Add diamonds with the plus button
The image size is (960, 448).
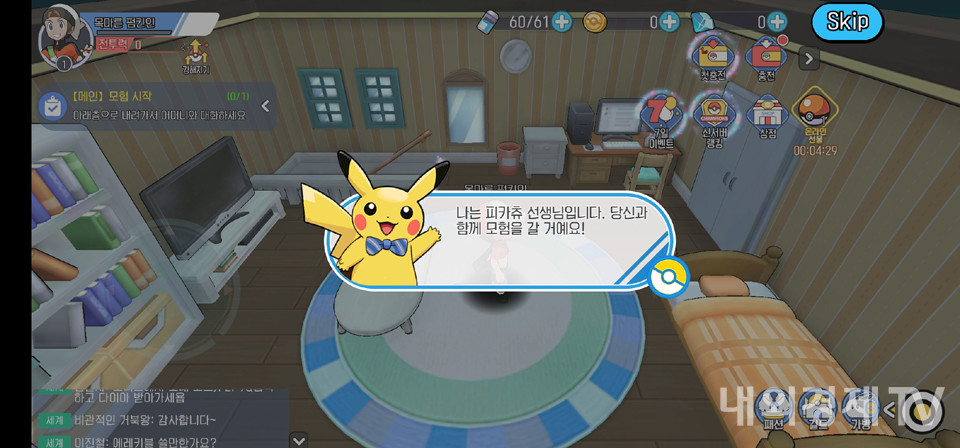click(777, 21)
